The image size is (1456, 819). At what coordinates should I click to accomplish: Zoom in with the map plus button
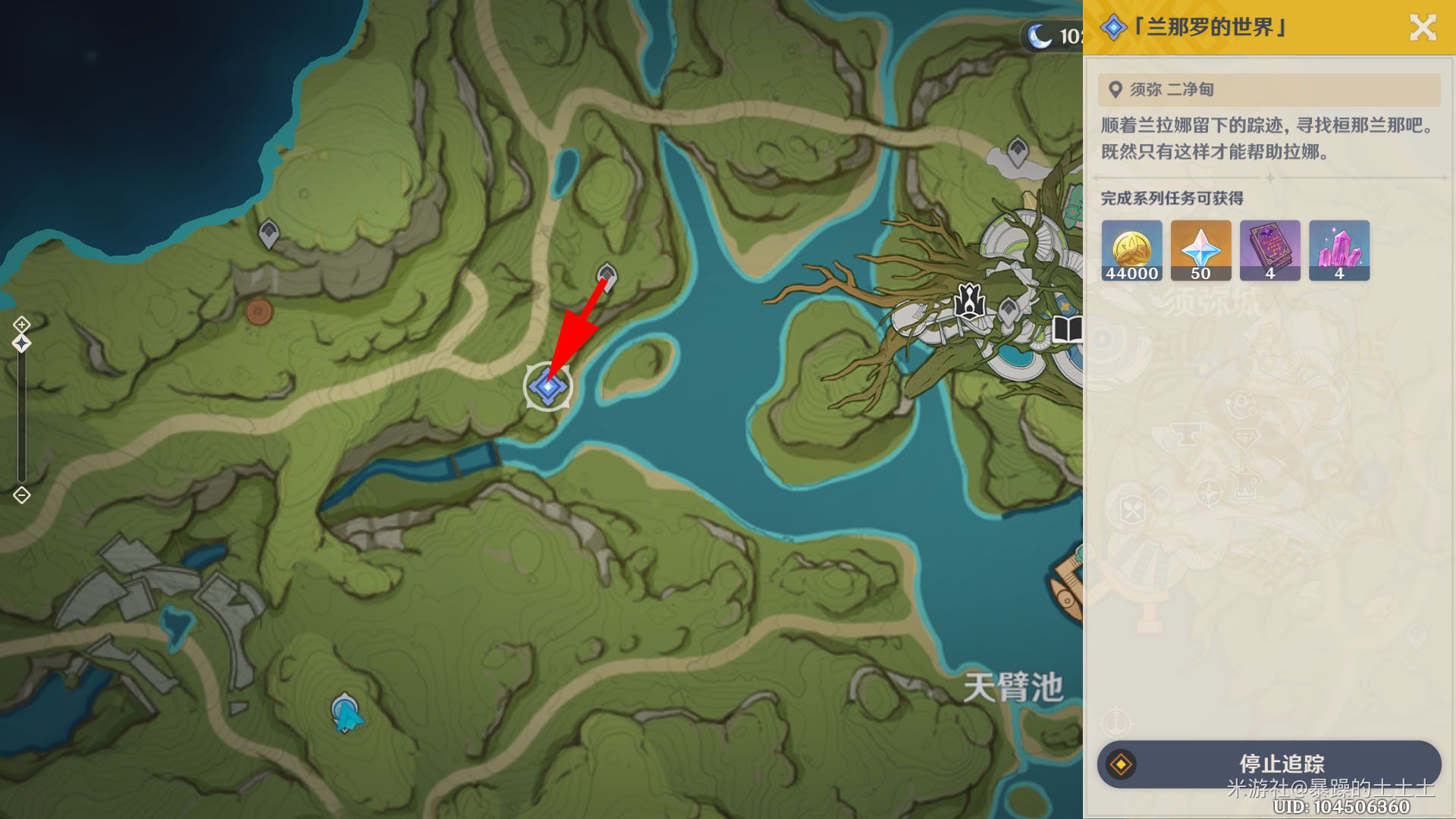(21, 325)
